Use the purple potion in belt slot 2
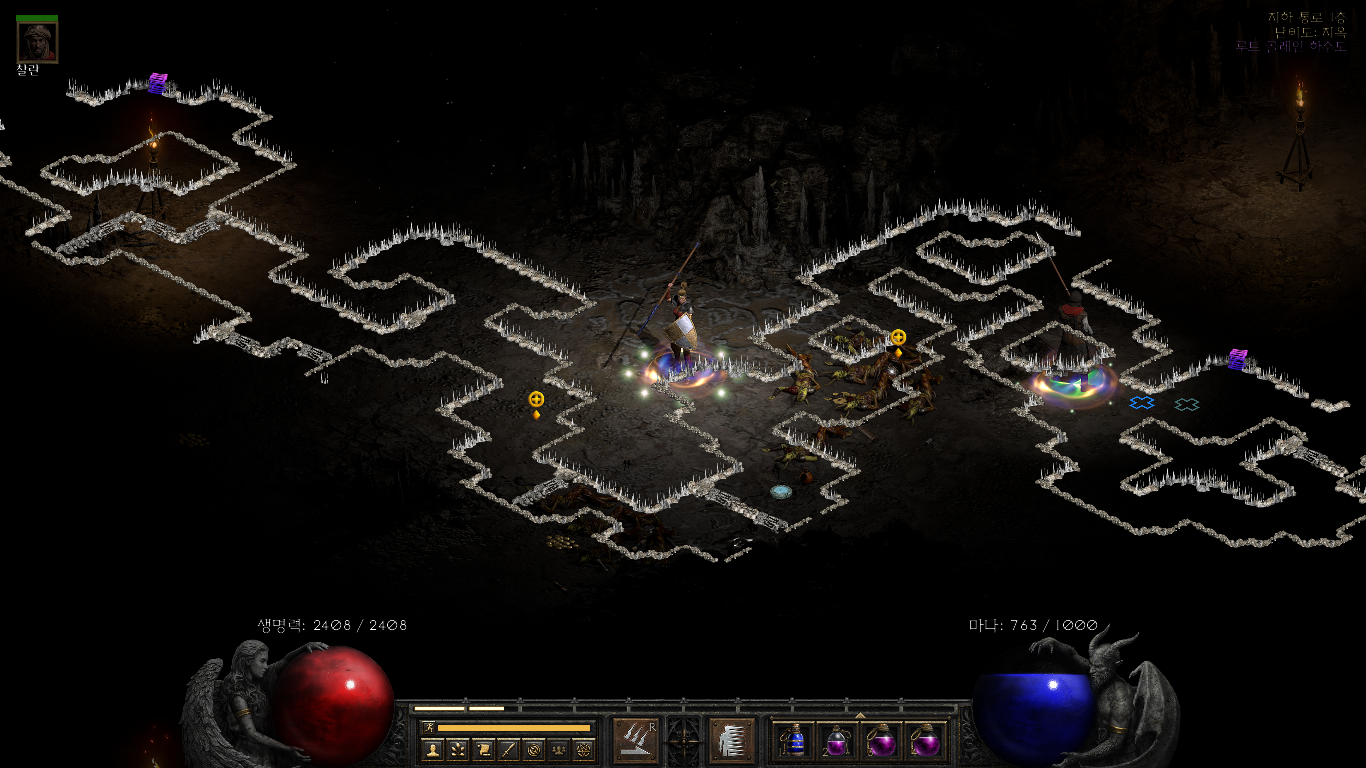 837,741
